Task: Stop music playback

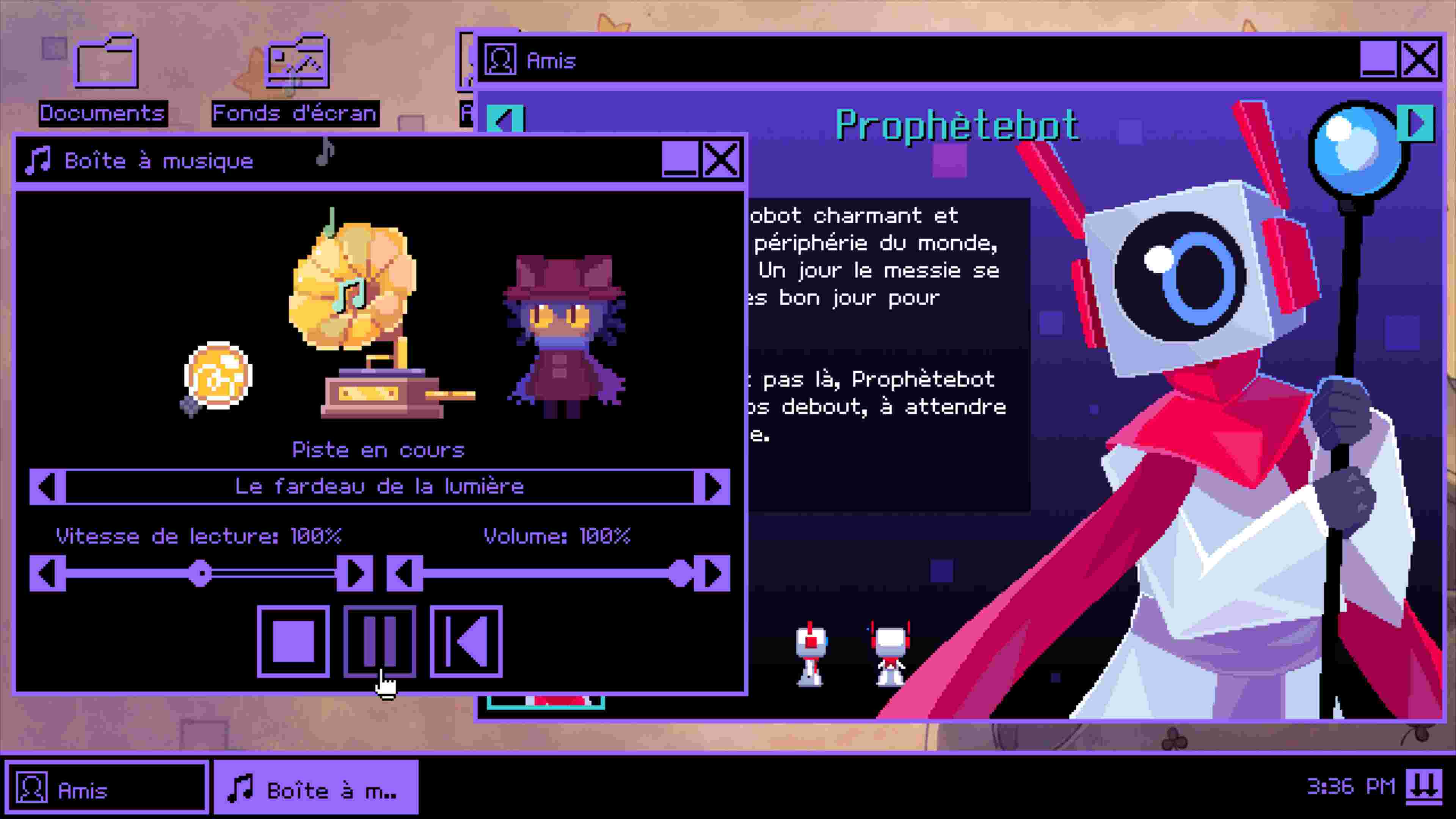Action: tap(294, 642)
